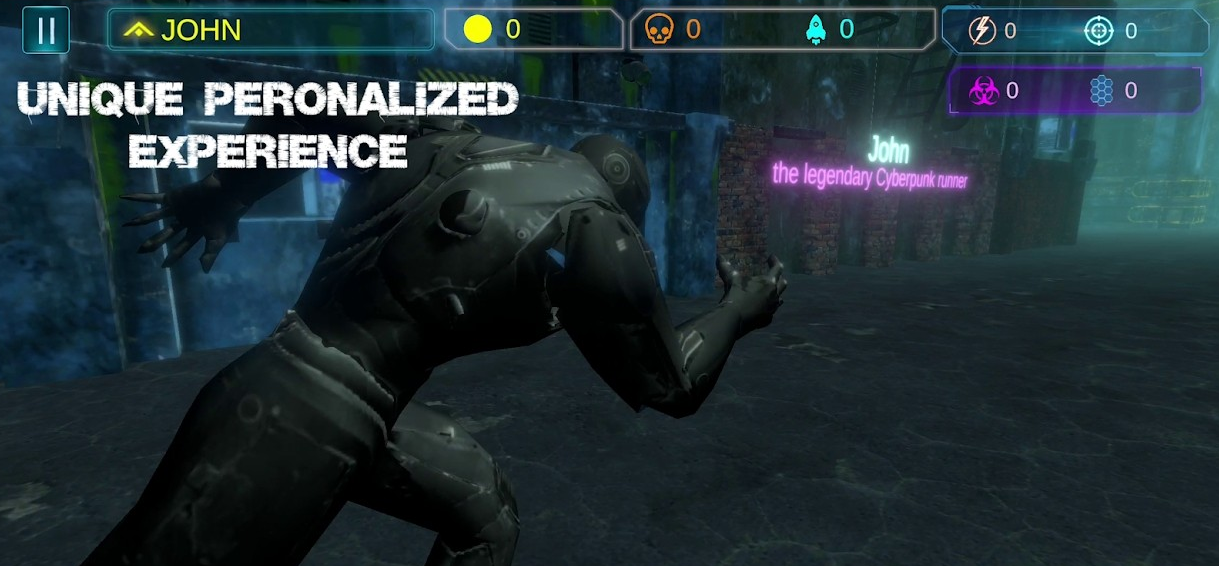The image size is (1219, 566).
Task: Pause the game with the pause button
Action: point(46,30)
